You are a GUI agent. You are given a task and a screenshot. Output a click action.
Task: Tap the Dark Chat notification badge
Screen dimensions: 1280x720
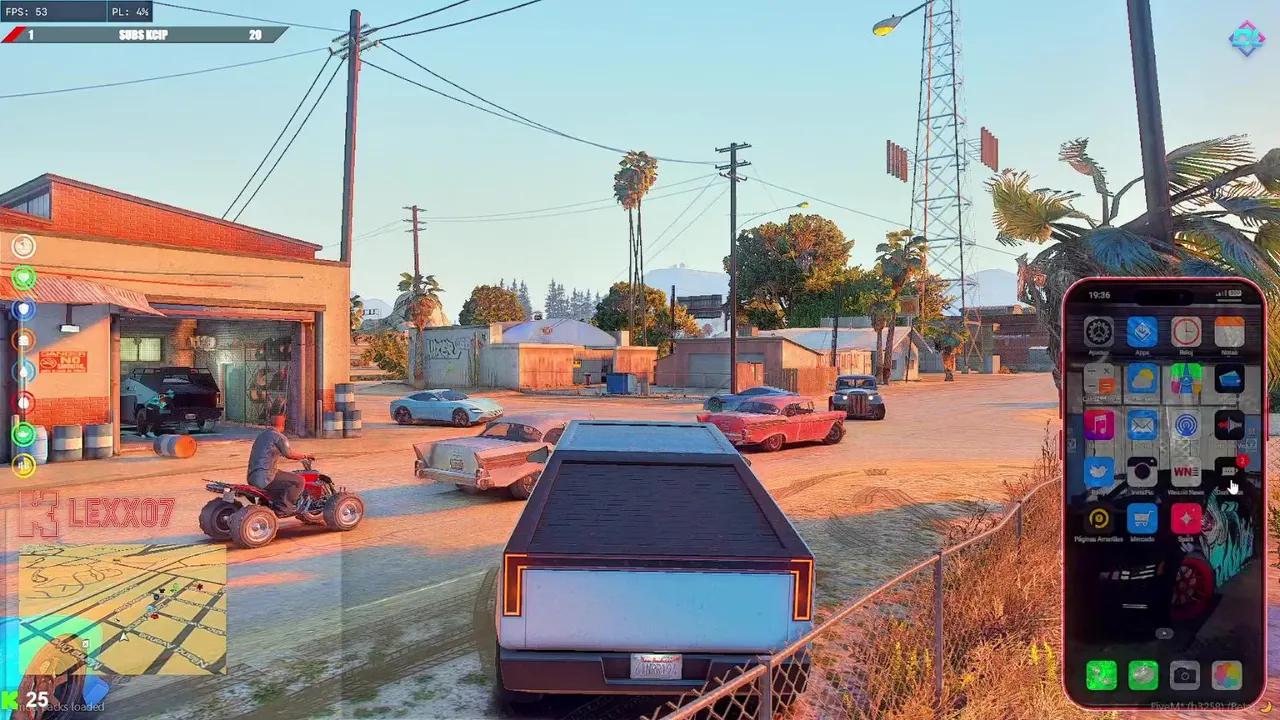tap(1242, 459)
